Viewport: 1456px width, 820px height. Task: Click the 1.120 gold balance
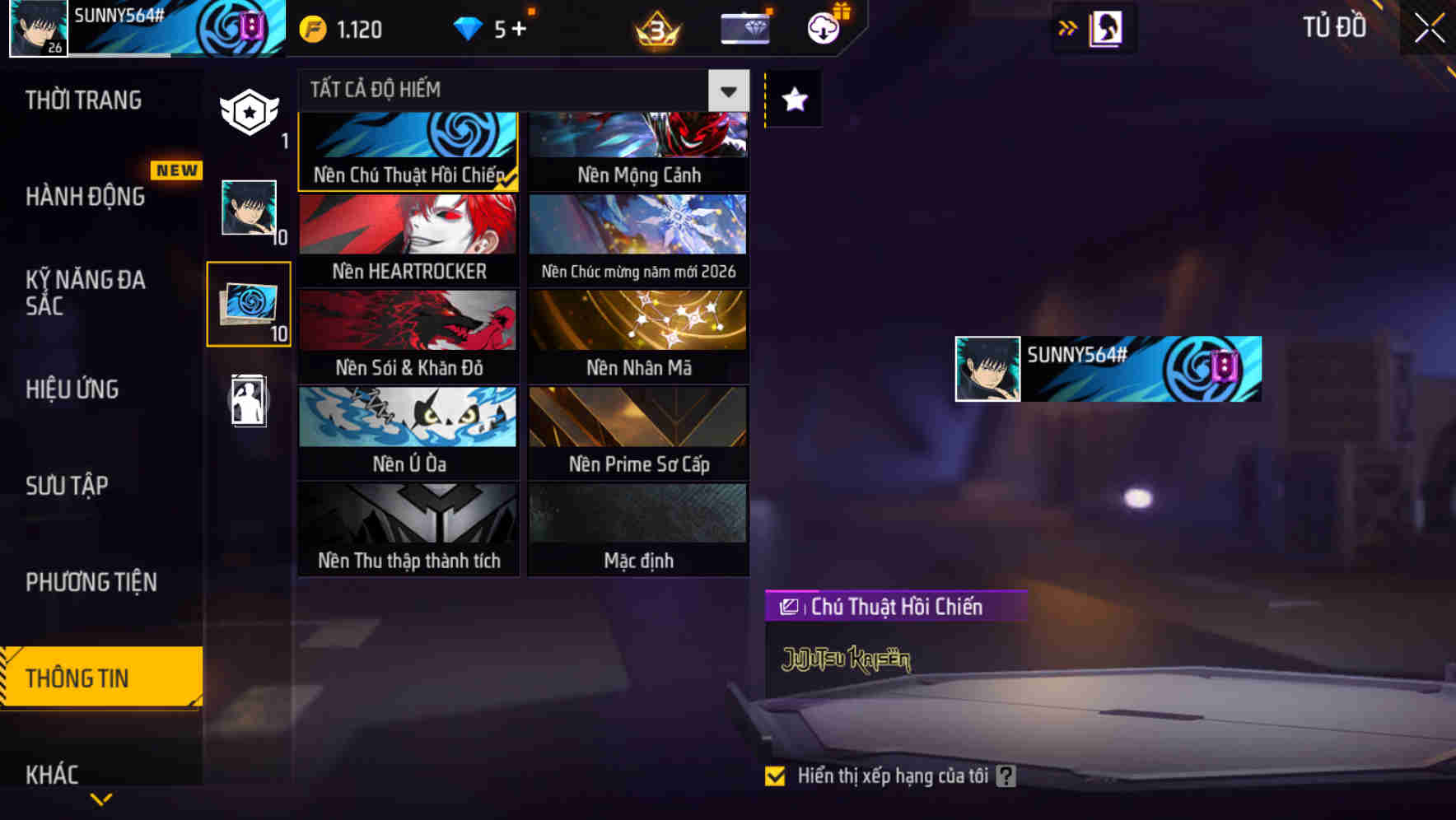pos(340,29)
